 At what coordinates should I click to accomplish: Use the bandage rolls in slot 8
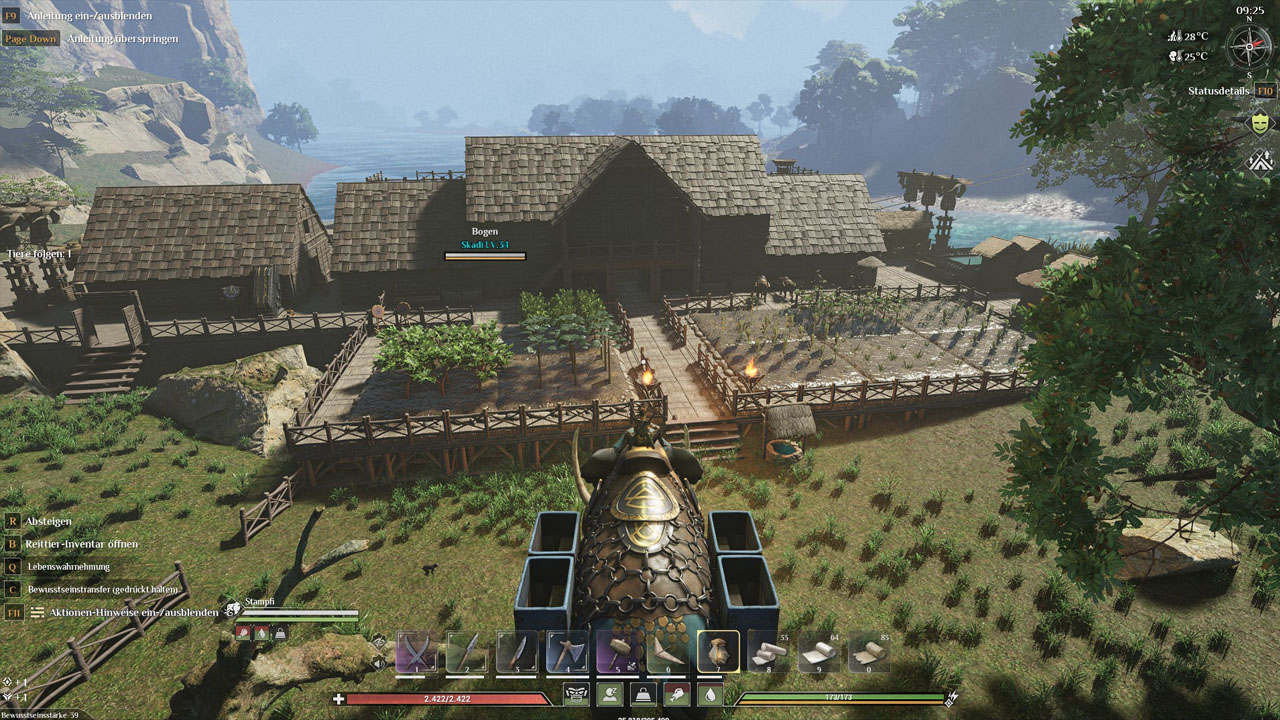tap(768, 654)
